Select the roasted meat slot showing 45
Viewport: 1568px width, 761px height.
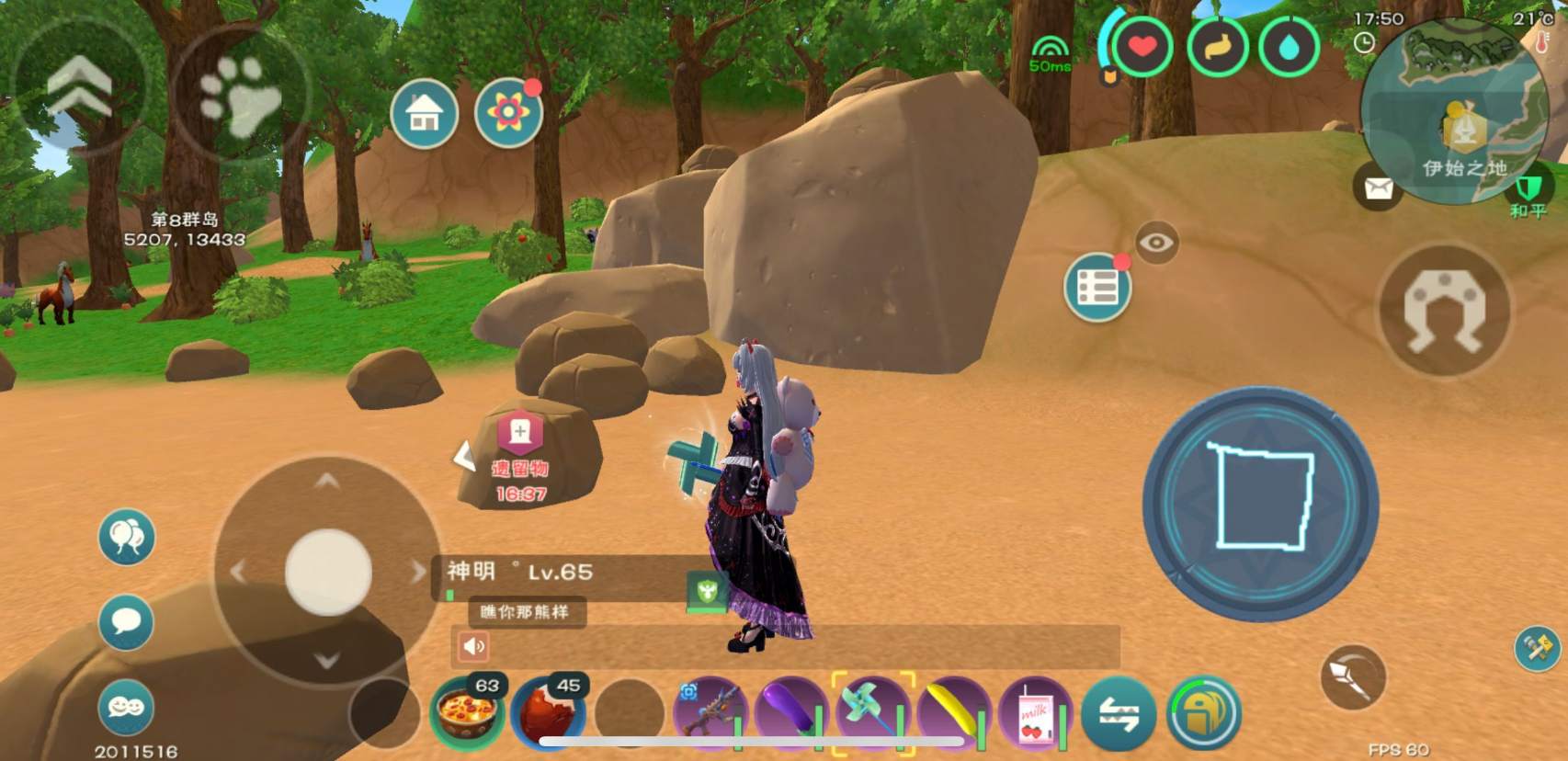tap(549, 711)
